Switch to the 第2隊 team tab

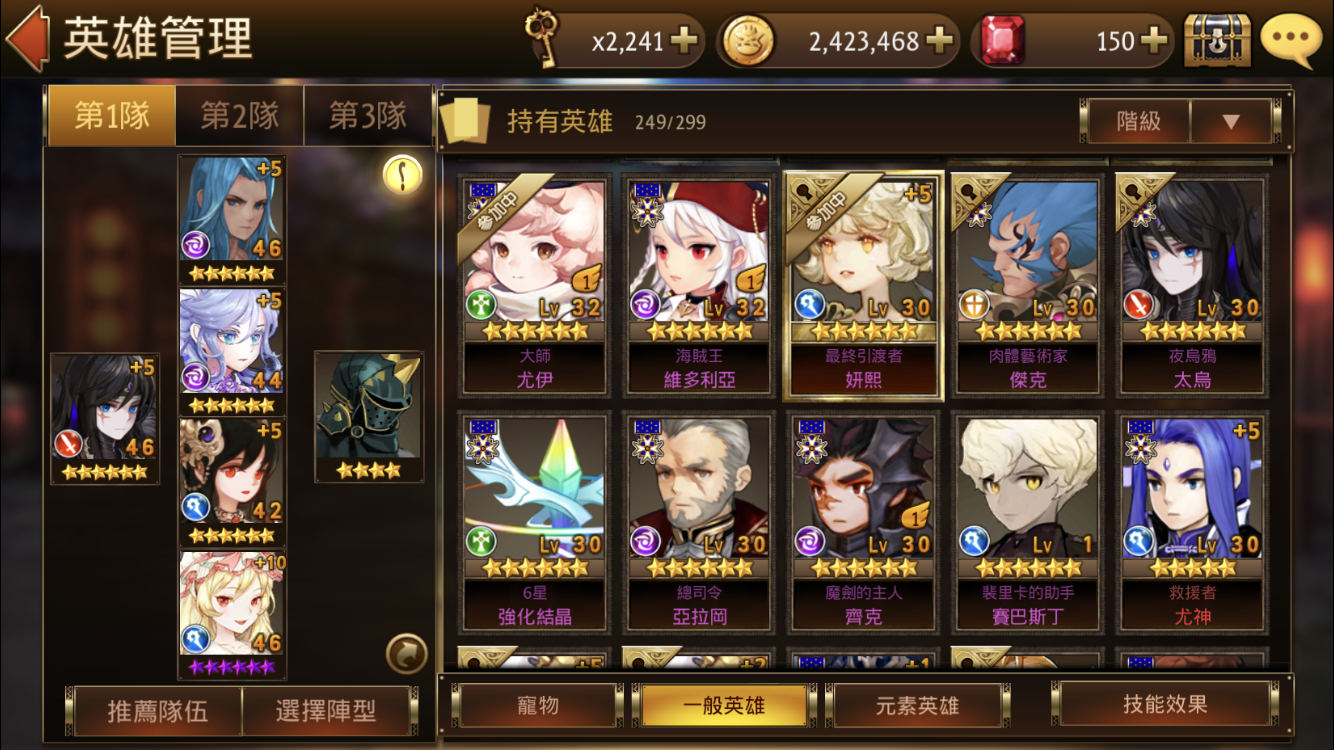pos(239,116)
